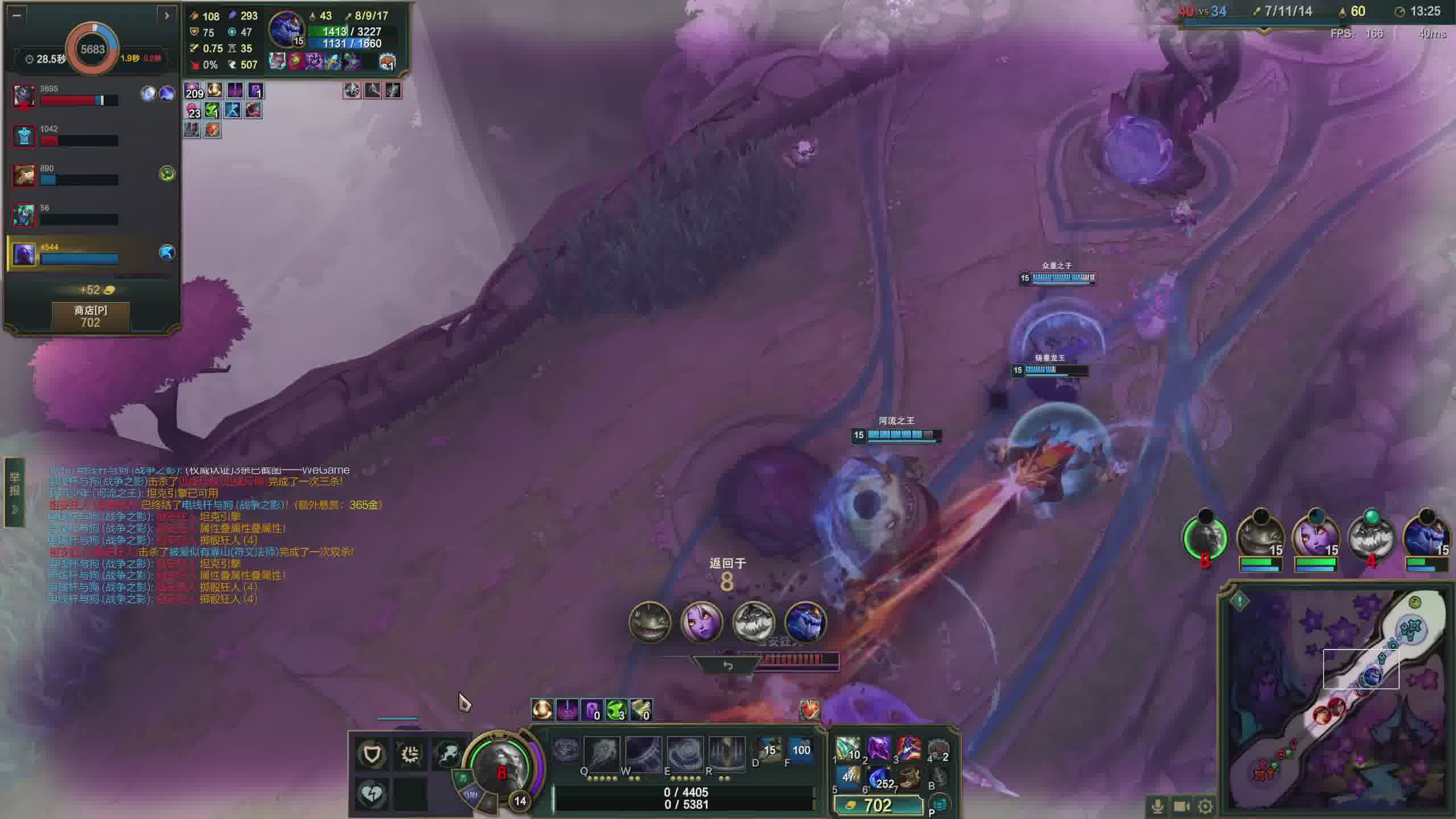This screenshot has width=1456, height=819.
Task: Click the E ability icon
Action: [x=685, y=753]
